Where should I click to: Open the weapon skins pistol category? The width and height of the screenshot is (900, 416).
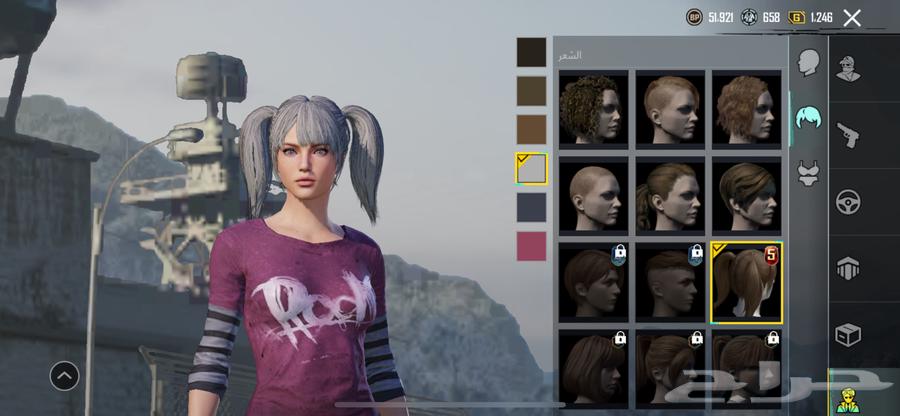[850, 135]
